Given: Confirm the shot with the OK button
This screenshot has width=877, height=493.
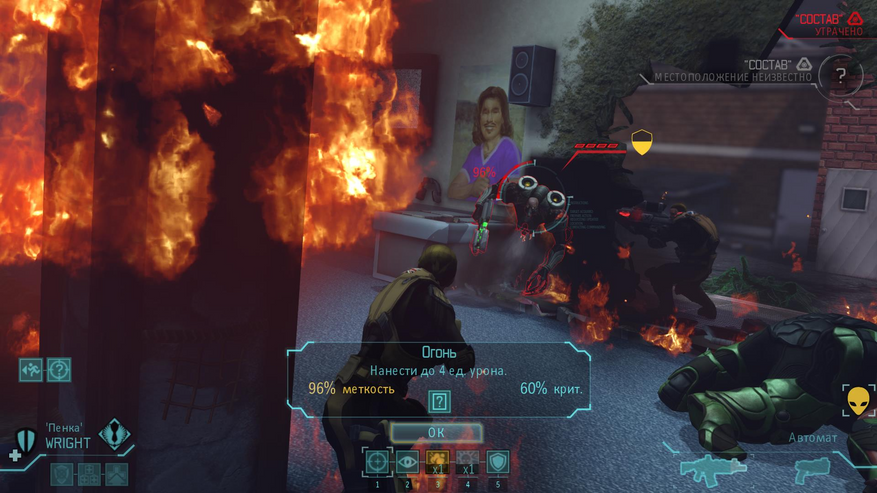Looking at the screenshot, I should click(436, 432).
